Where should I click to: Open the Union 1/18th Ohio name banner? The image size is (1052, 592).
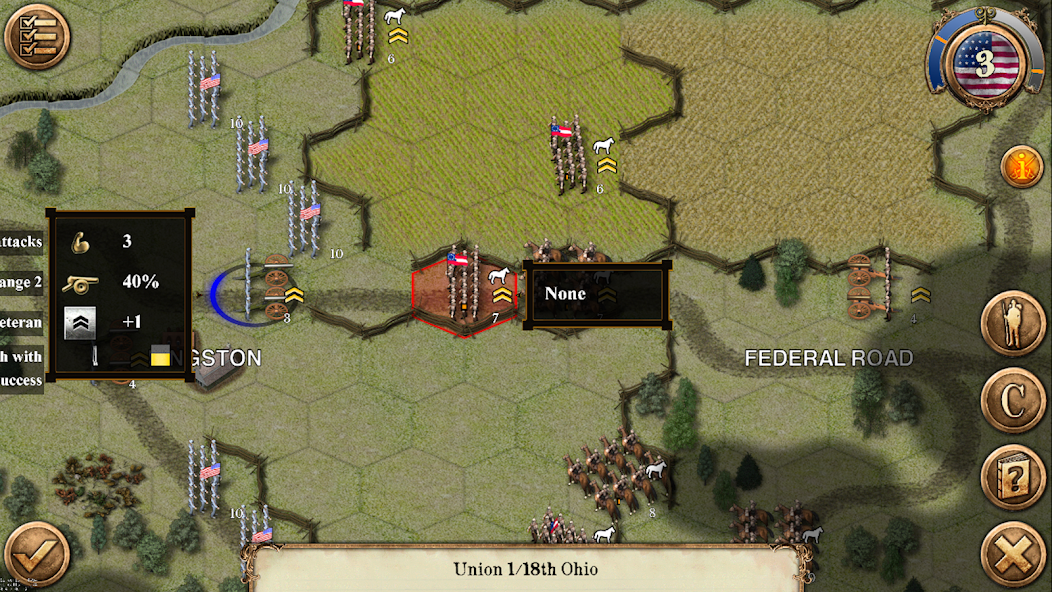525,569
